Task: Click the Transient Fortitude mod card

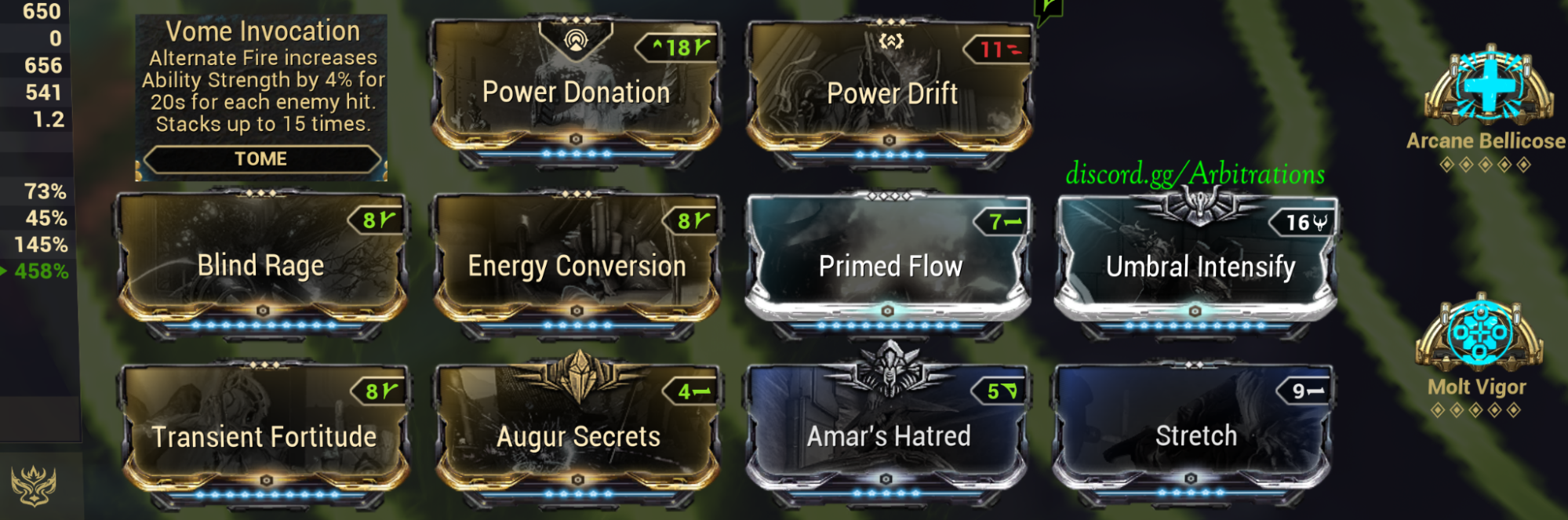Action: 264,435
